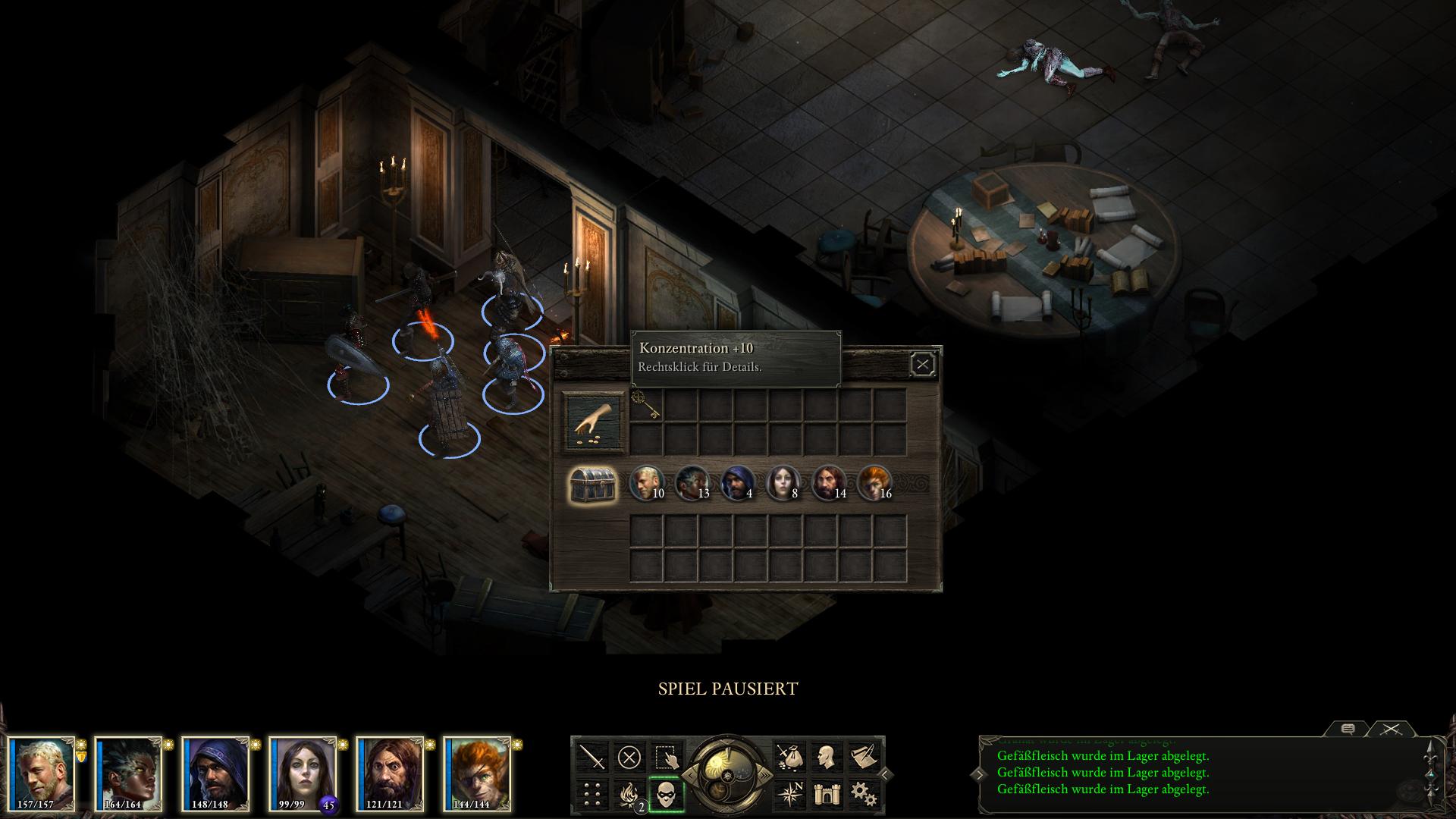This screenshot has width=1456, height=819.
Task: Choose the pale dark-haired woman's loot portrait
Action: pyautogui.click(x=783, y=483)
